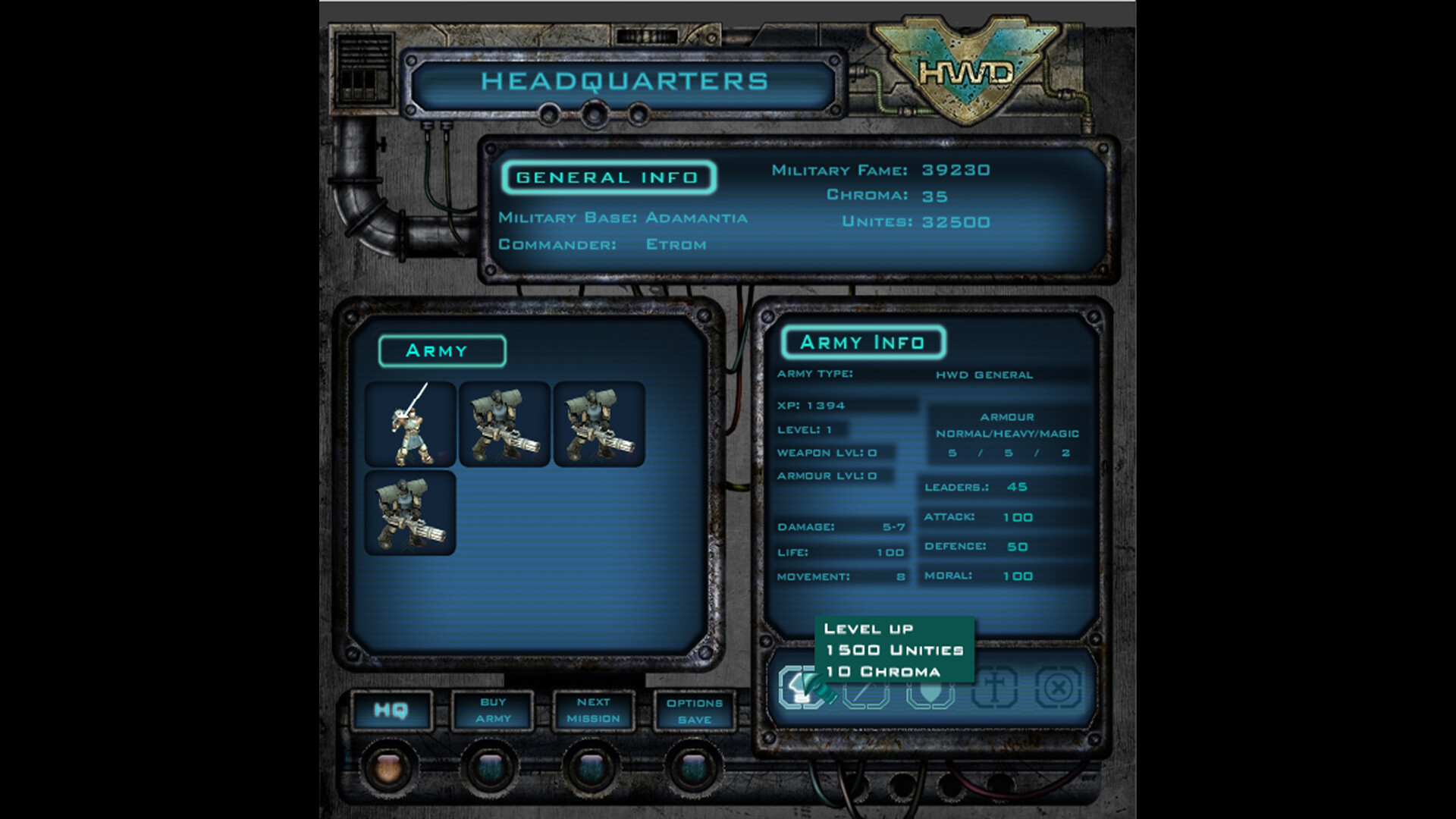1456x819 pixels.
Task: Open the General Info section header
Action: tap(607, 177)
